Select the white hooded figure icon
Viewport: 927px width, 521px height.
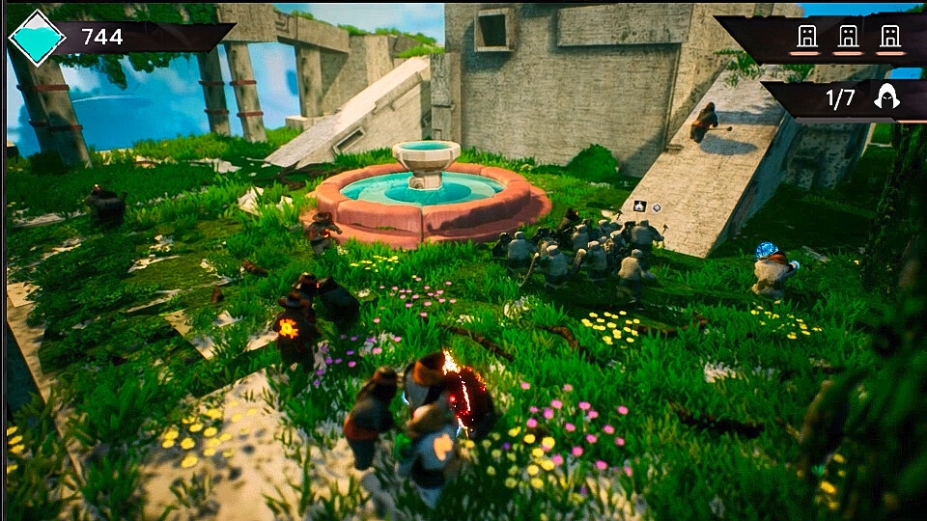(x=885, y=97)
